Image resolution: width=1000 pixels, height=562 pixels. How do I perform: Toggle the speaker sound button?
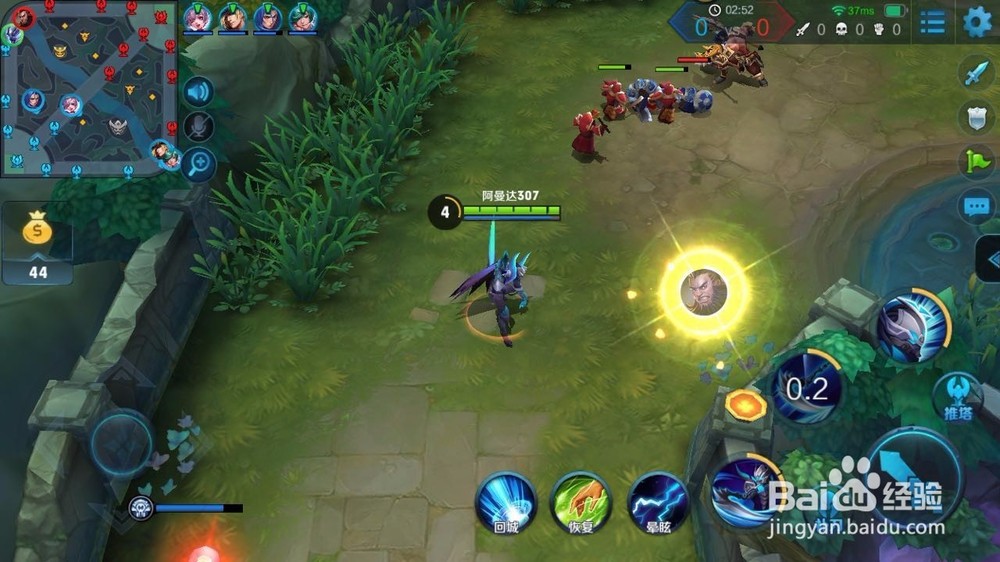coord(199,92)
